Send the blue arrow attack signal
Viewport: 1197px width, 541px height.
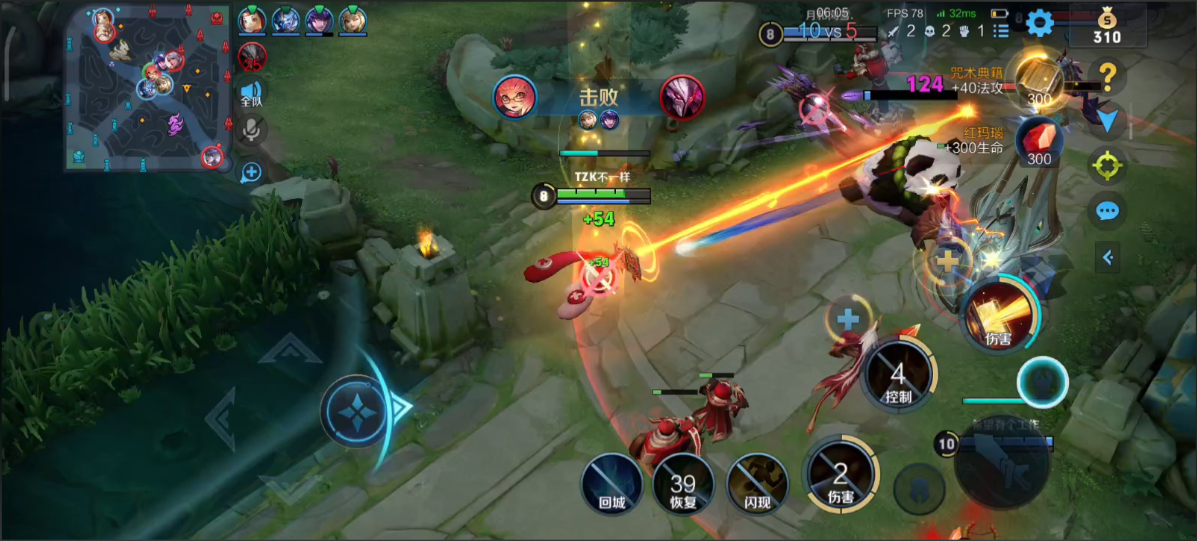(x=1107, y=121)
